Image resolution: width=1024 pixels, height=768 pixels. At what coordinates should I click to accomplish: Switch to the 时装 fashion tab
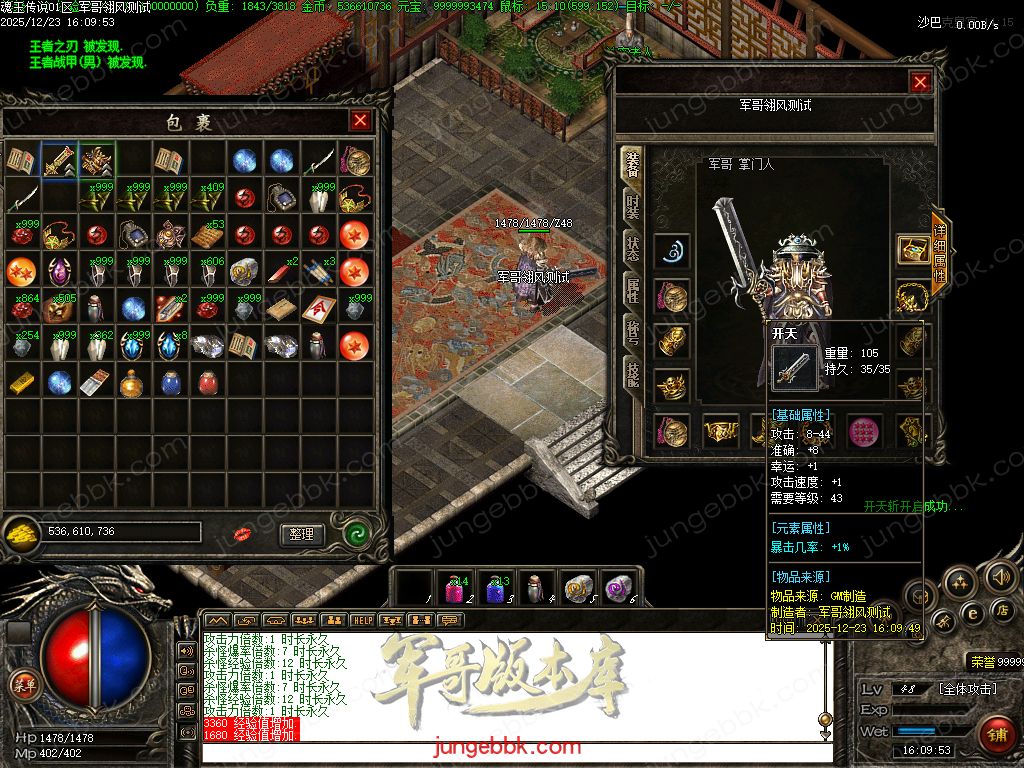[632, 208]
